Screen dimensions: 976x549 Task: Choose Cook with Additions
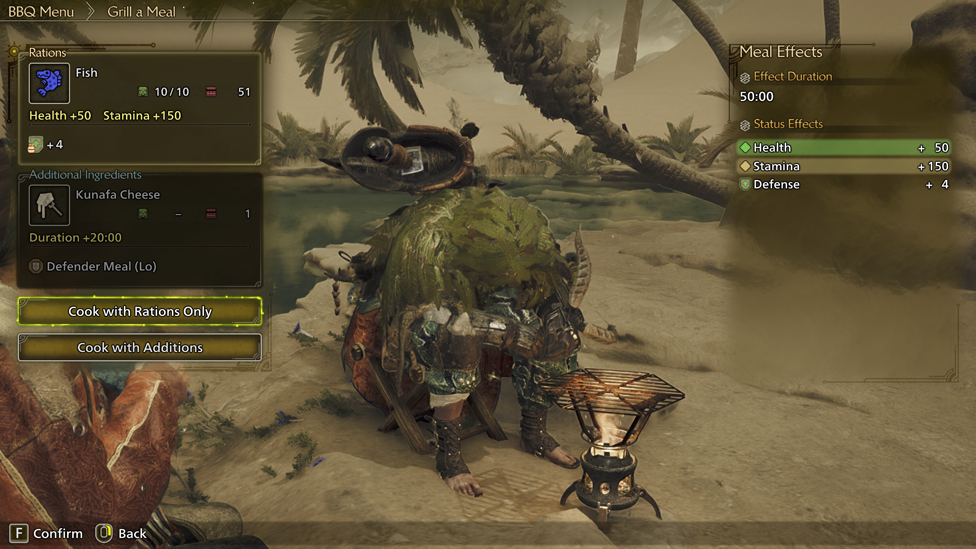tap(140, 348)
